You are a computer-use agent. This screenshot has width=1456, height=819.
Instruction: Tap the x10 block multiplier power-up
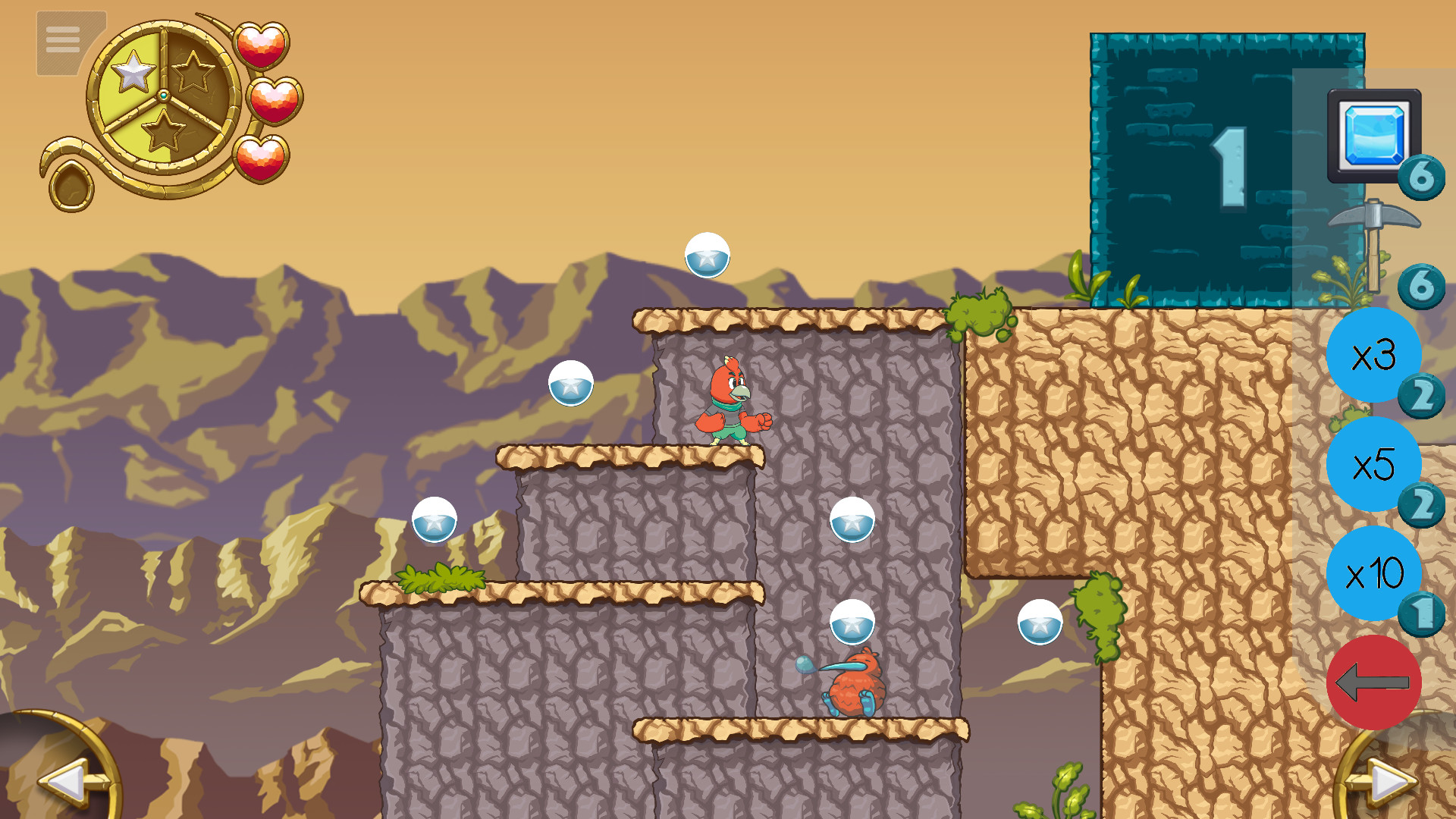click(x=1374, y=575)
